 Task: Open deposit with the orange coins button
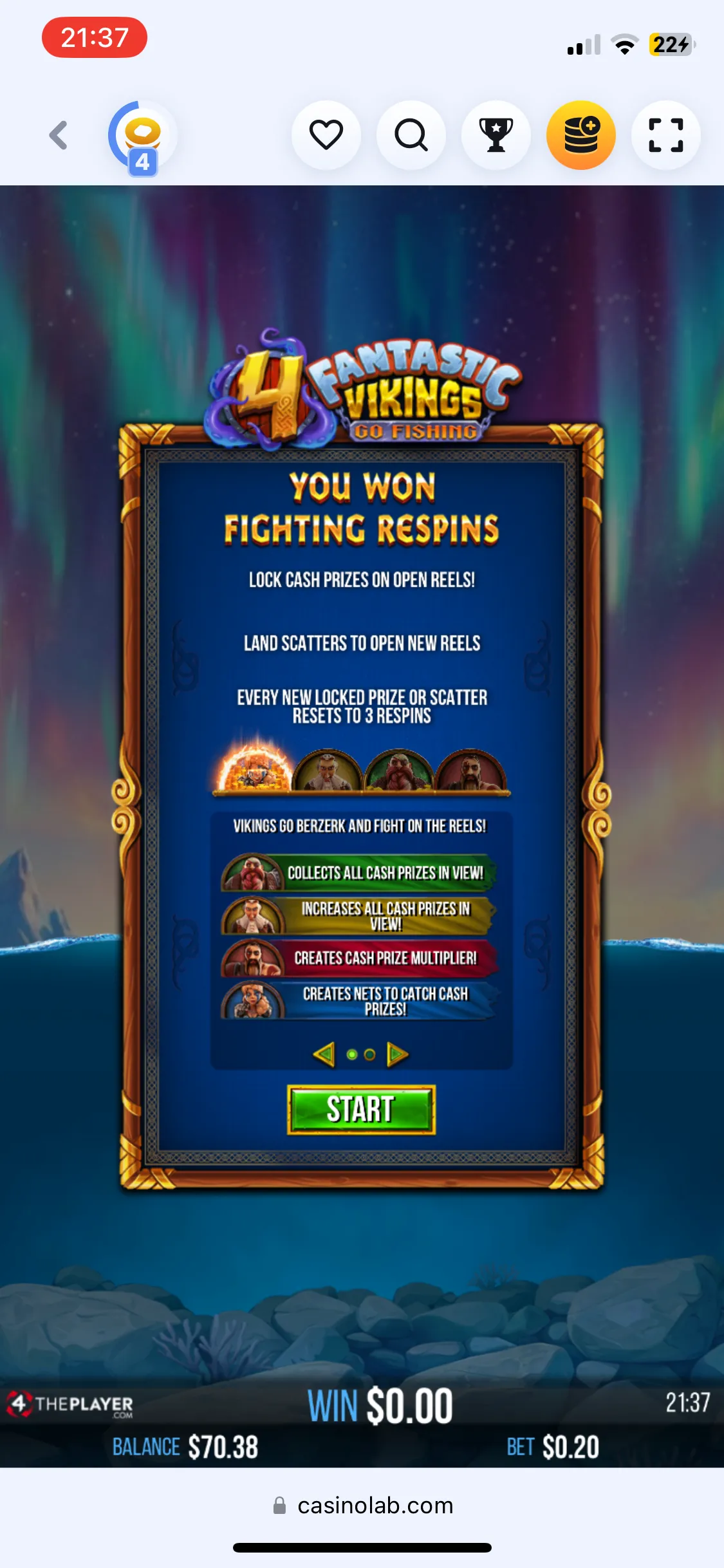point(581,135)
